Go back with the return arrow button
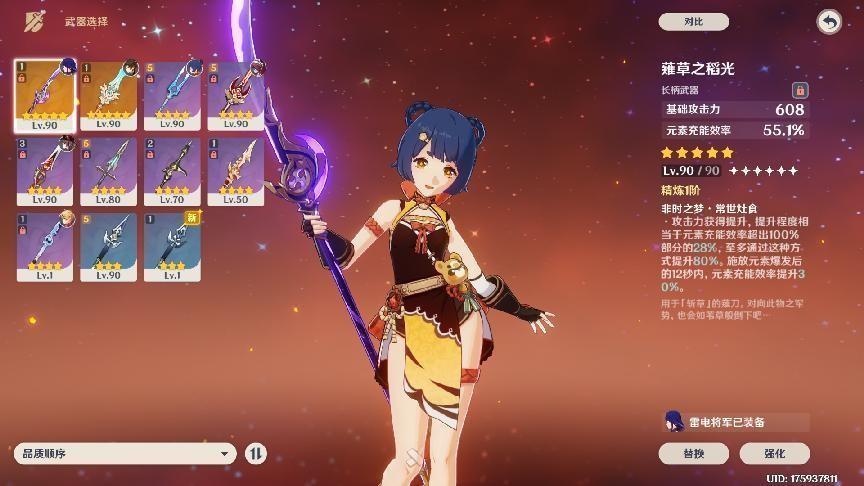 tap(828, 21)
